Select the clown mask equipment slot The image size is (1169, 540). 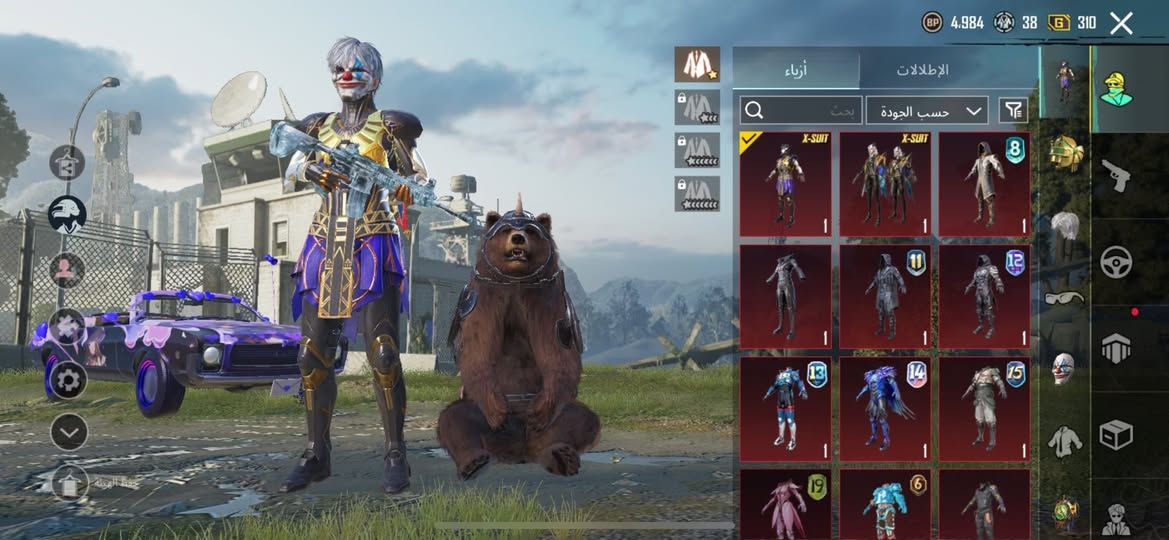(x=1063, y=367)
